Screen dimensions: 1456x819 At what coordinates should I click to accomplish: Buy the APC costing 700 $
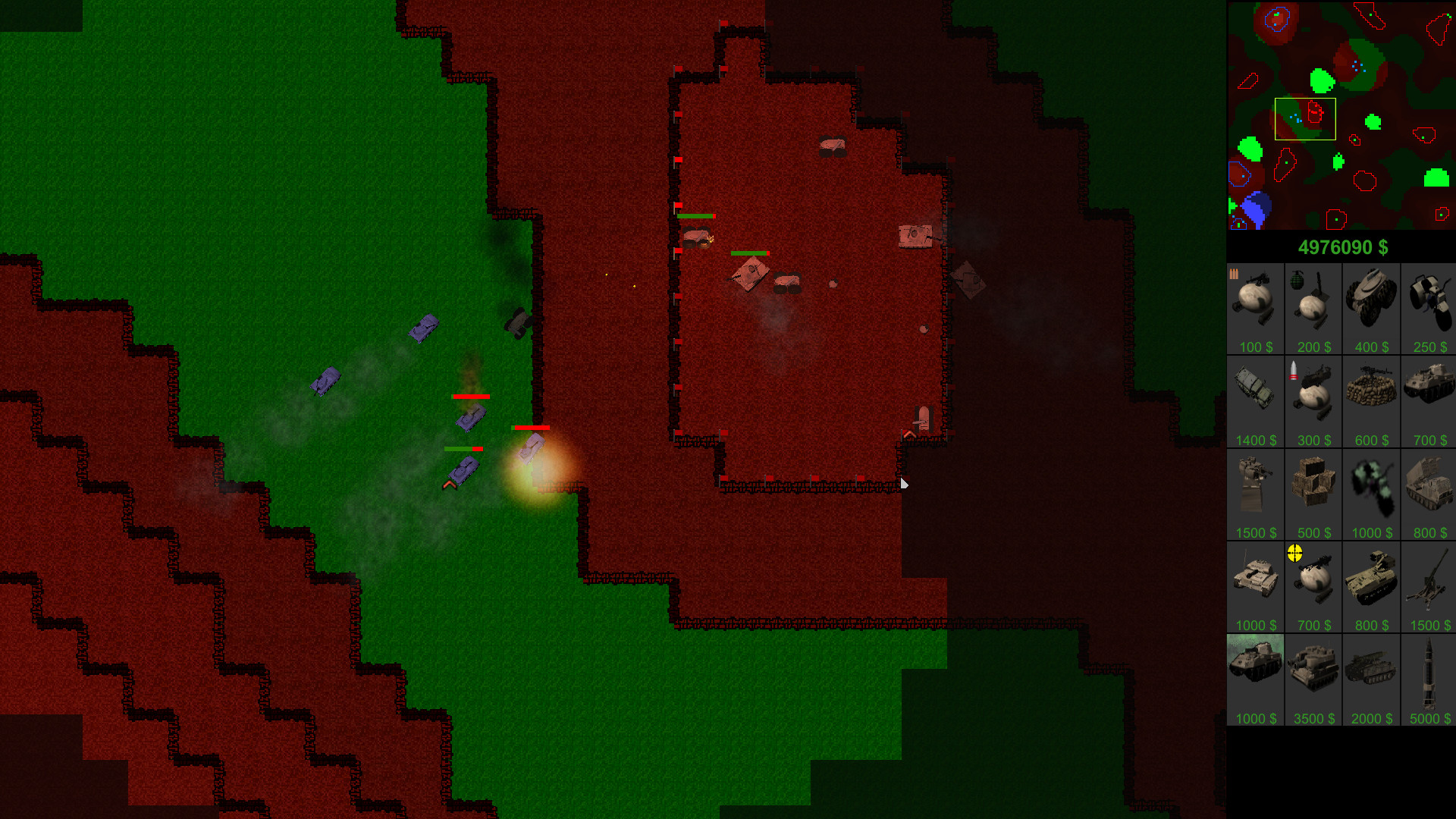point(1428,397)
